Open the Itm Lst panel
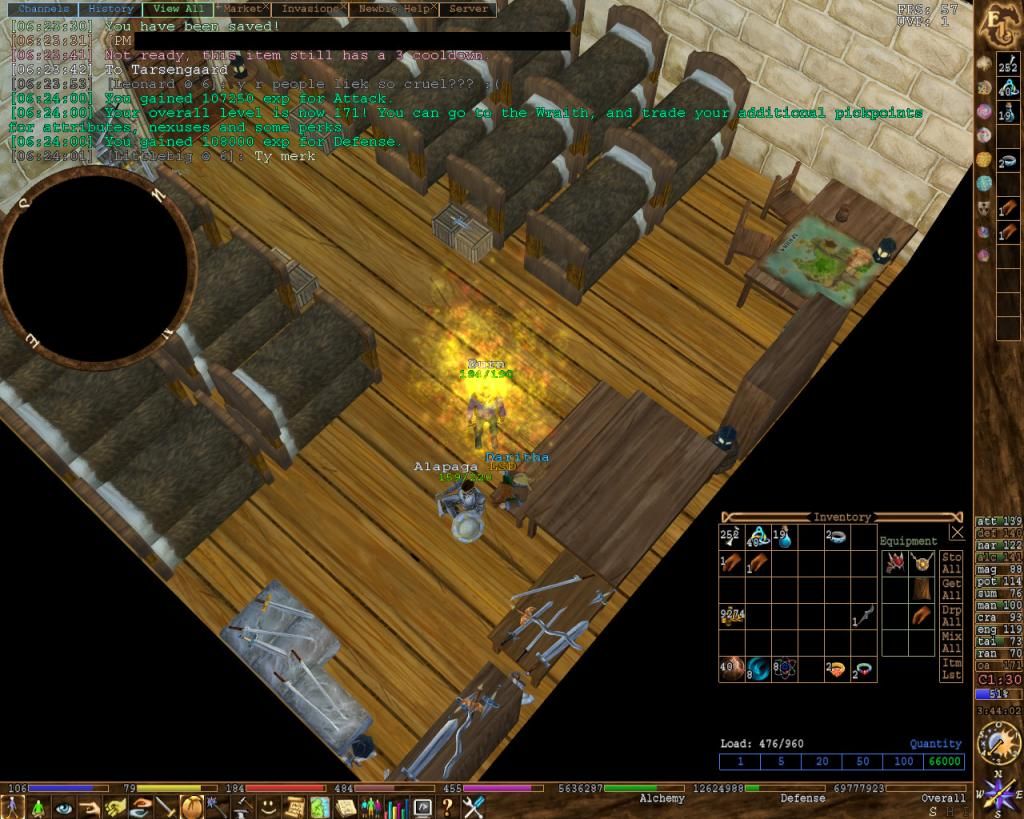This screenshot has height=819, width=1024. (952, 670)
